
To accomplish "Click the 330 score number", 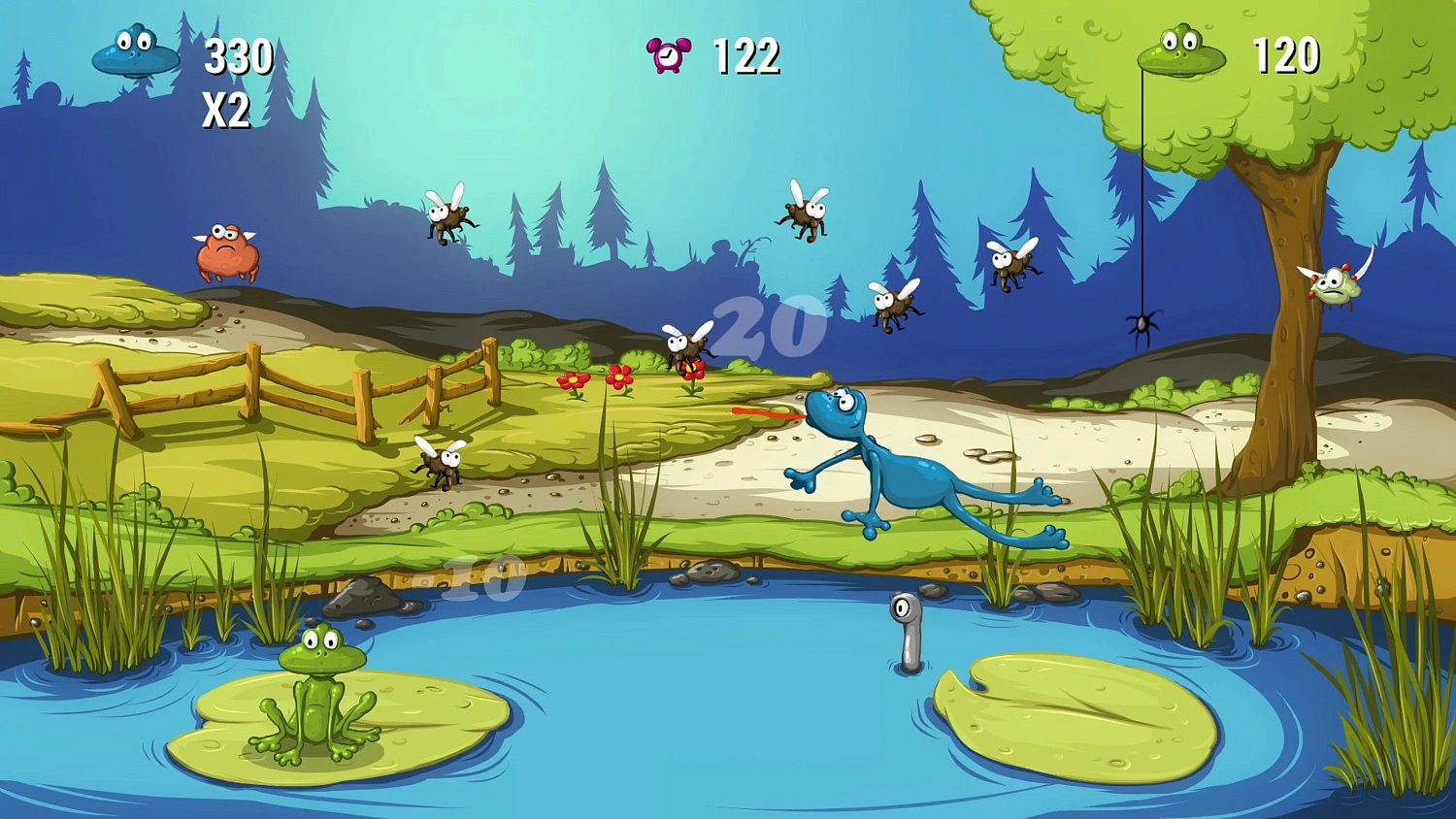I will point(238,55).
